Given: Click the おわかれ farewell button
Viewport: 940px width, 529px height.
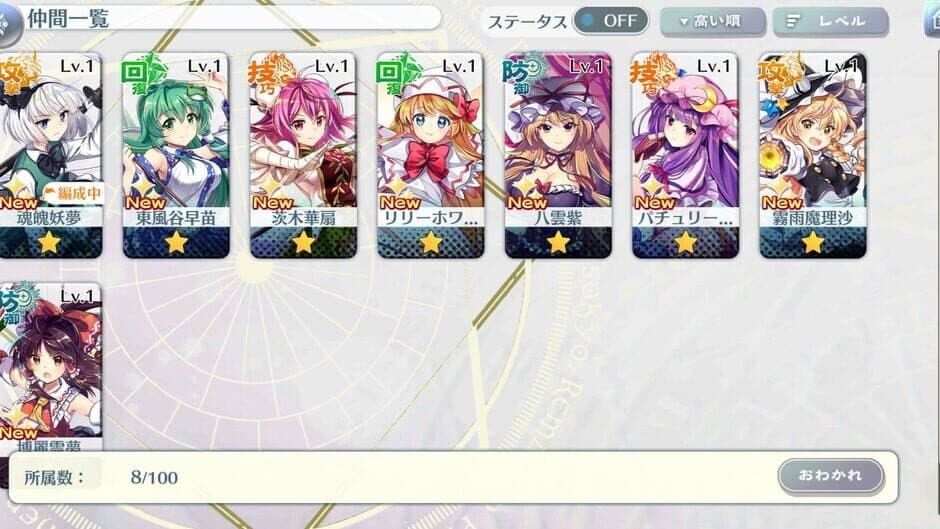Looking at the screenshot, I should pyautogui.click(x=830, y=475).
